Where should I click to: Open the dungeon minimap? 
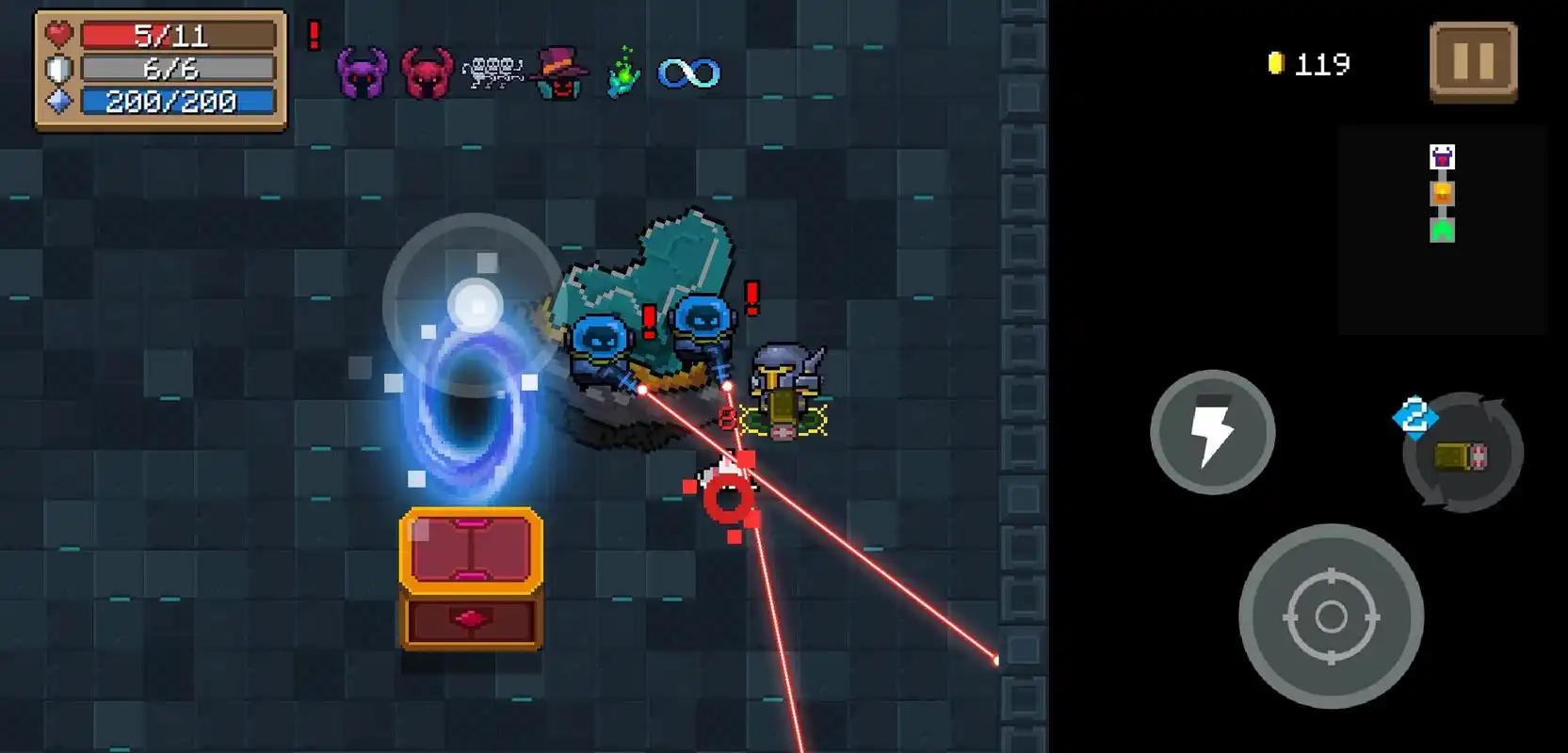point(1442,230)
